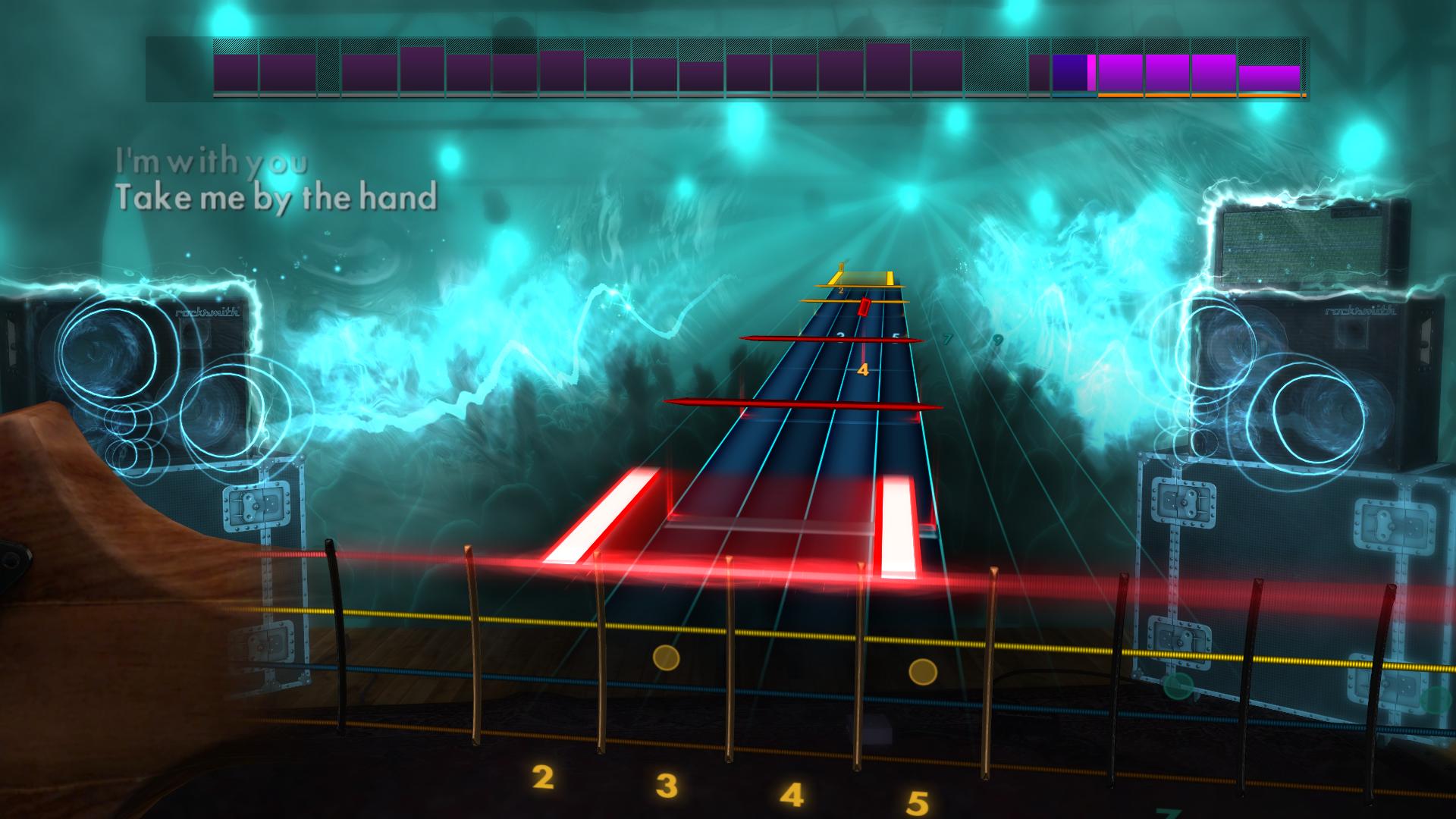Expand the first purple phrase segment in the top bar

(235, 72)
